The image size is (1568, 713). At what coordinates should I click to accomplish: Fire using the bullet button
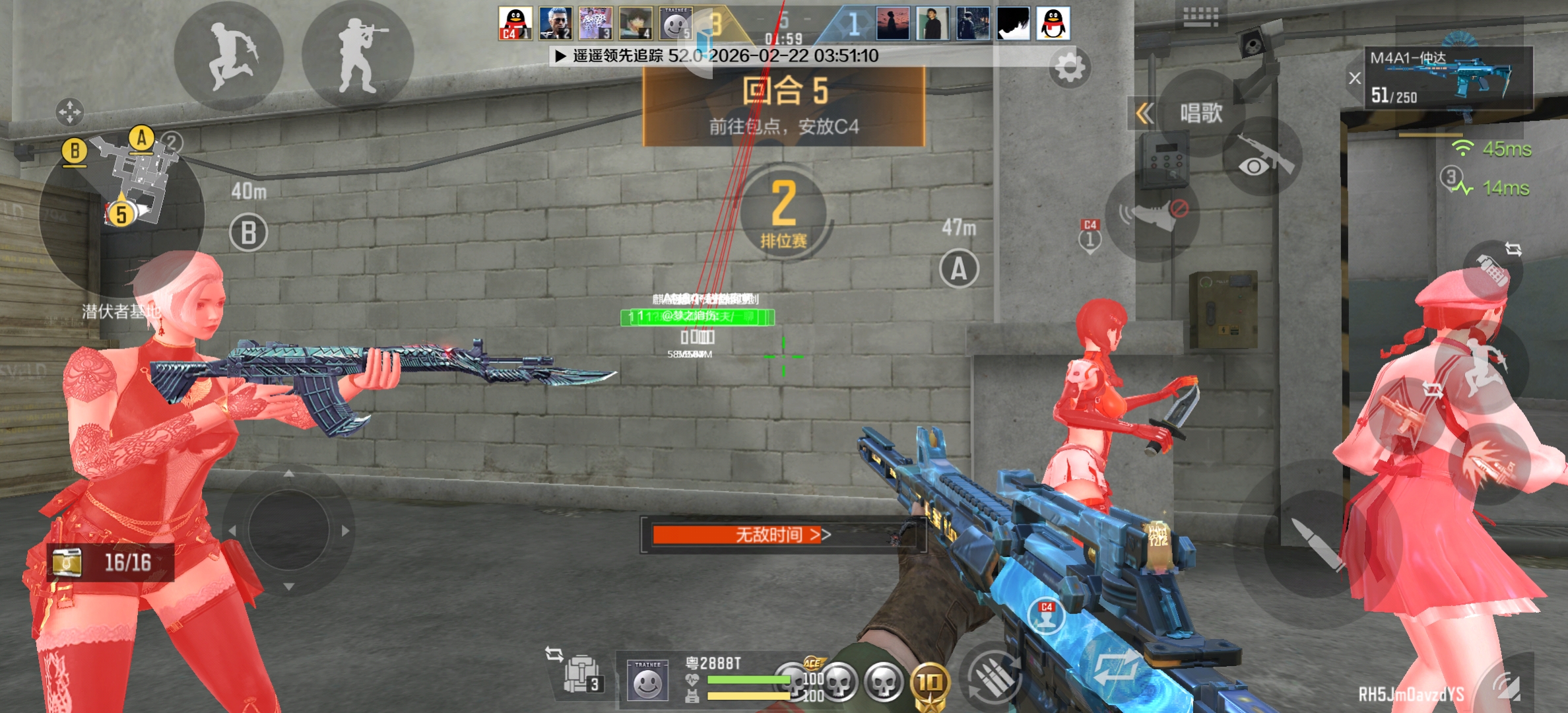[1315, 543]
